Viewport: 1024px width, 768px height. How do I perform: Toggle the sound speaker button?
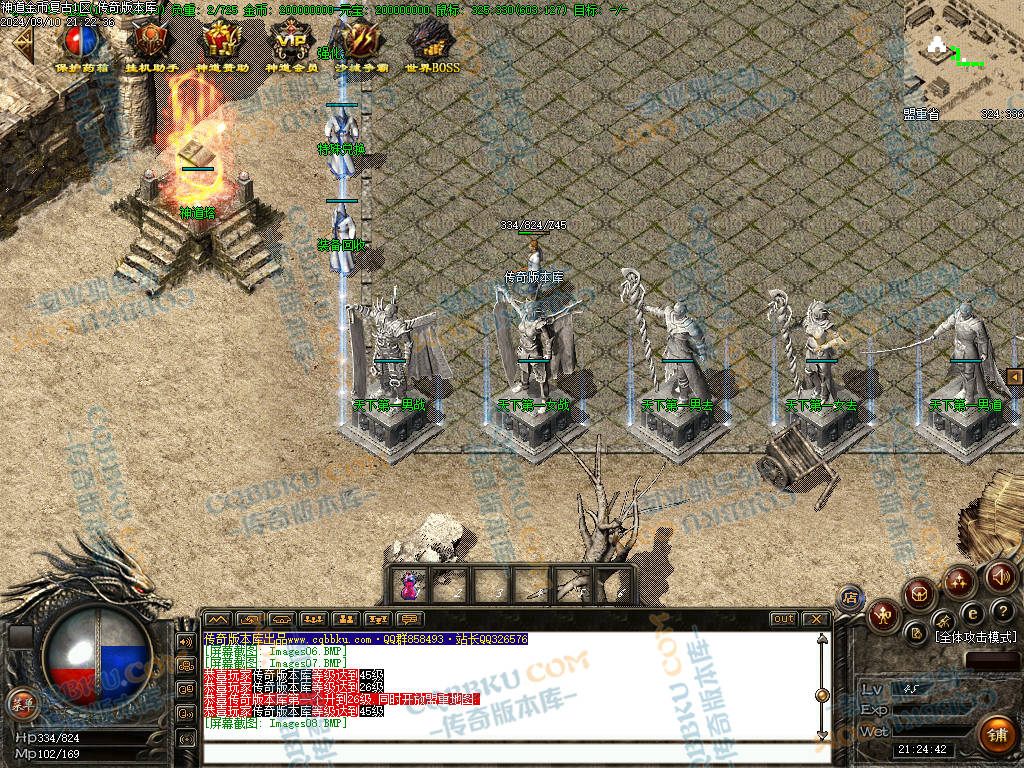1000,576
